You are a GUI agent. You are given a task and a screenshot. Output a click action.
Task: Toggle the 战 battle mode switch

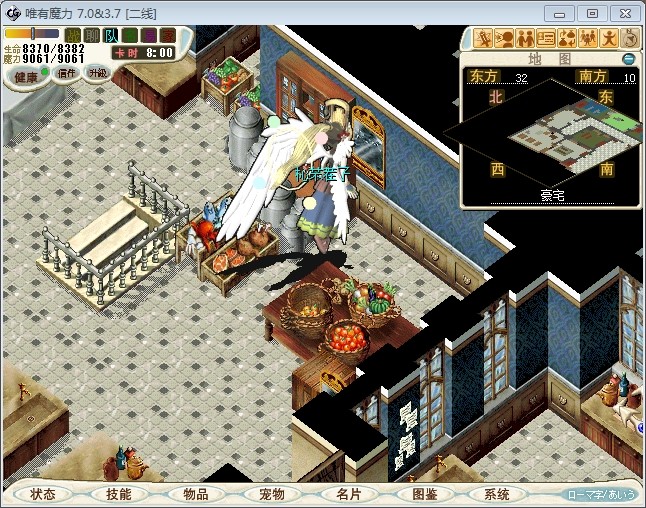tap(73, 35)
